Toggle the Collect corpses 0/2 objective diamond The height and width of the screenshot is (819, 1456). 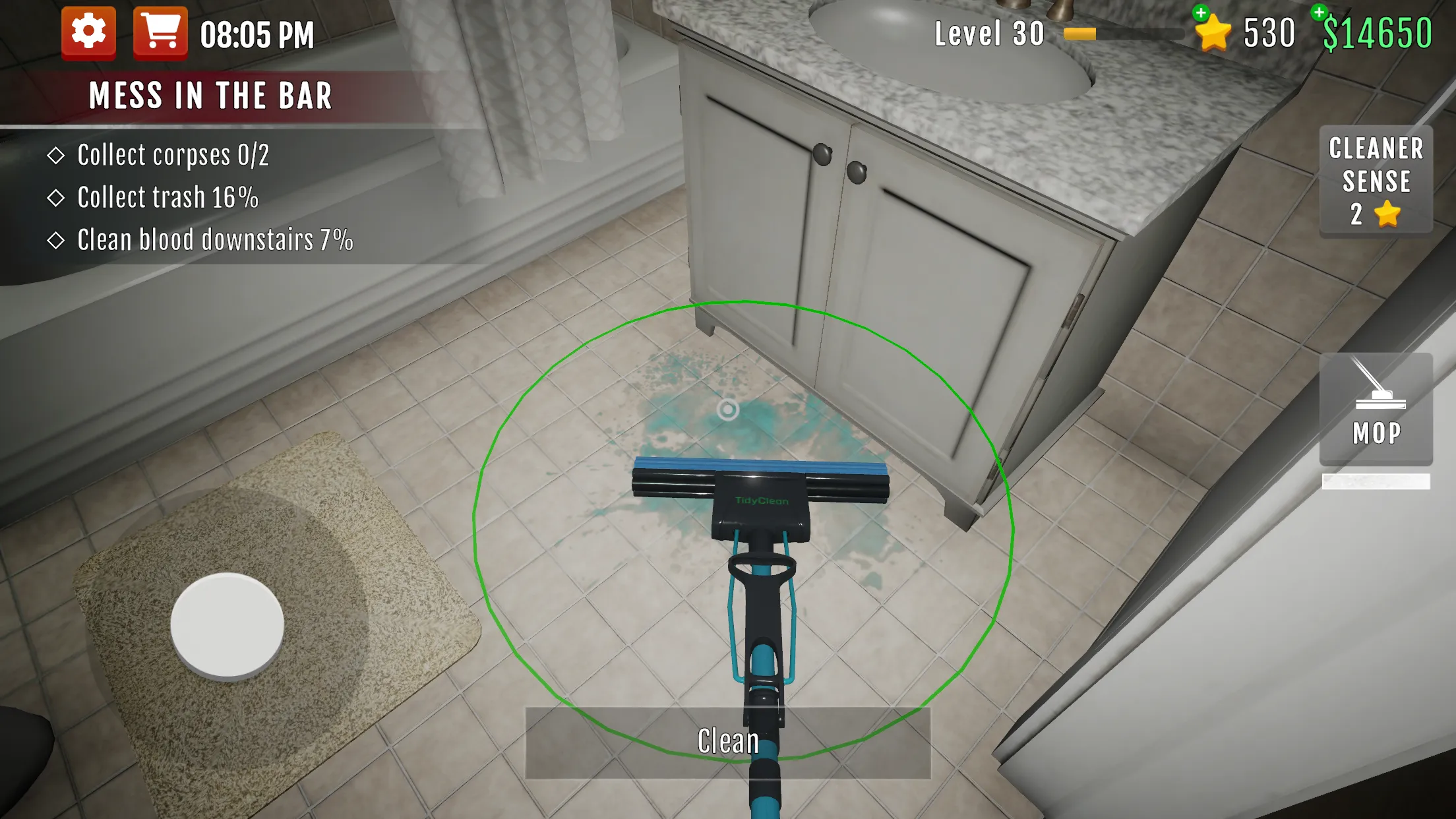click(x=58, y=154)
